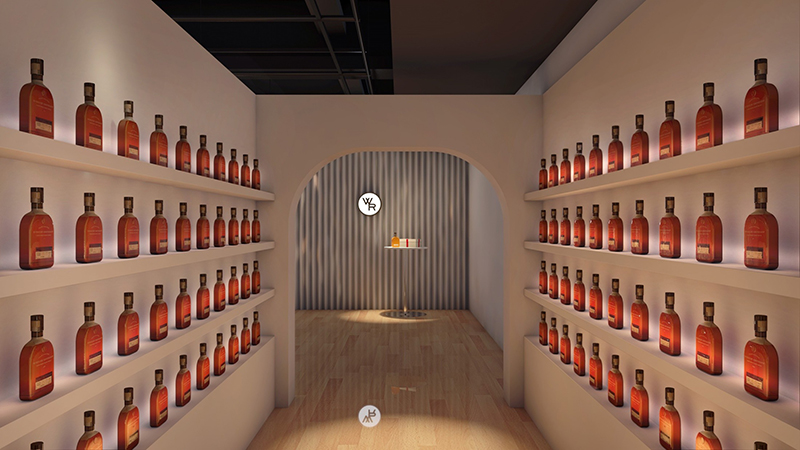Select the grey WR floor marker

pos(370,417)
